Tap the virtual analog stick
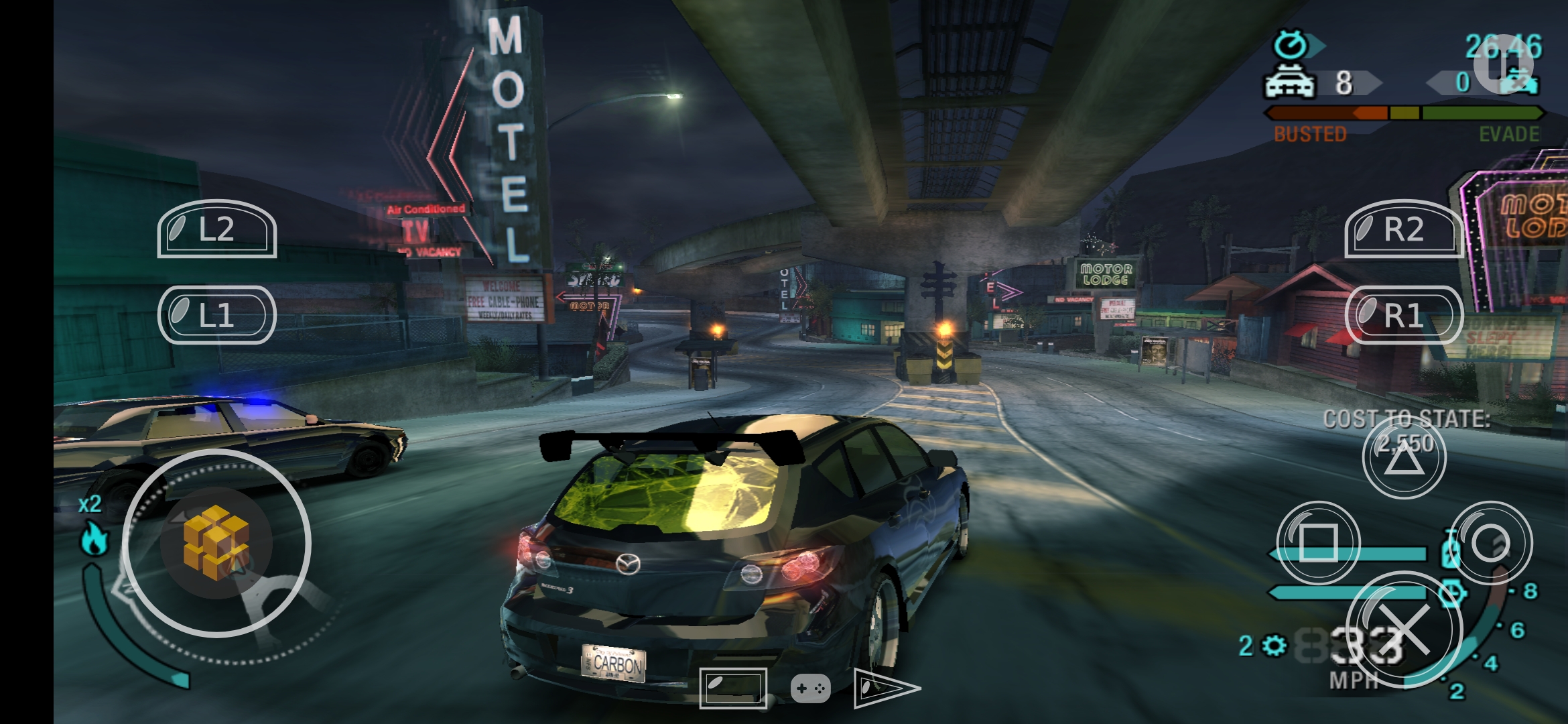The image size is (1568, 724). [x=216, y=542]
